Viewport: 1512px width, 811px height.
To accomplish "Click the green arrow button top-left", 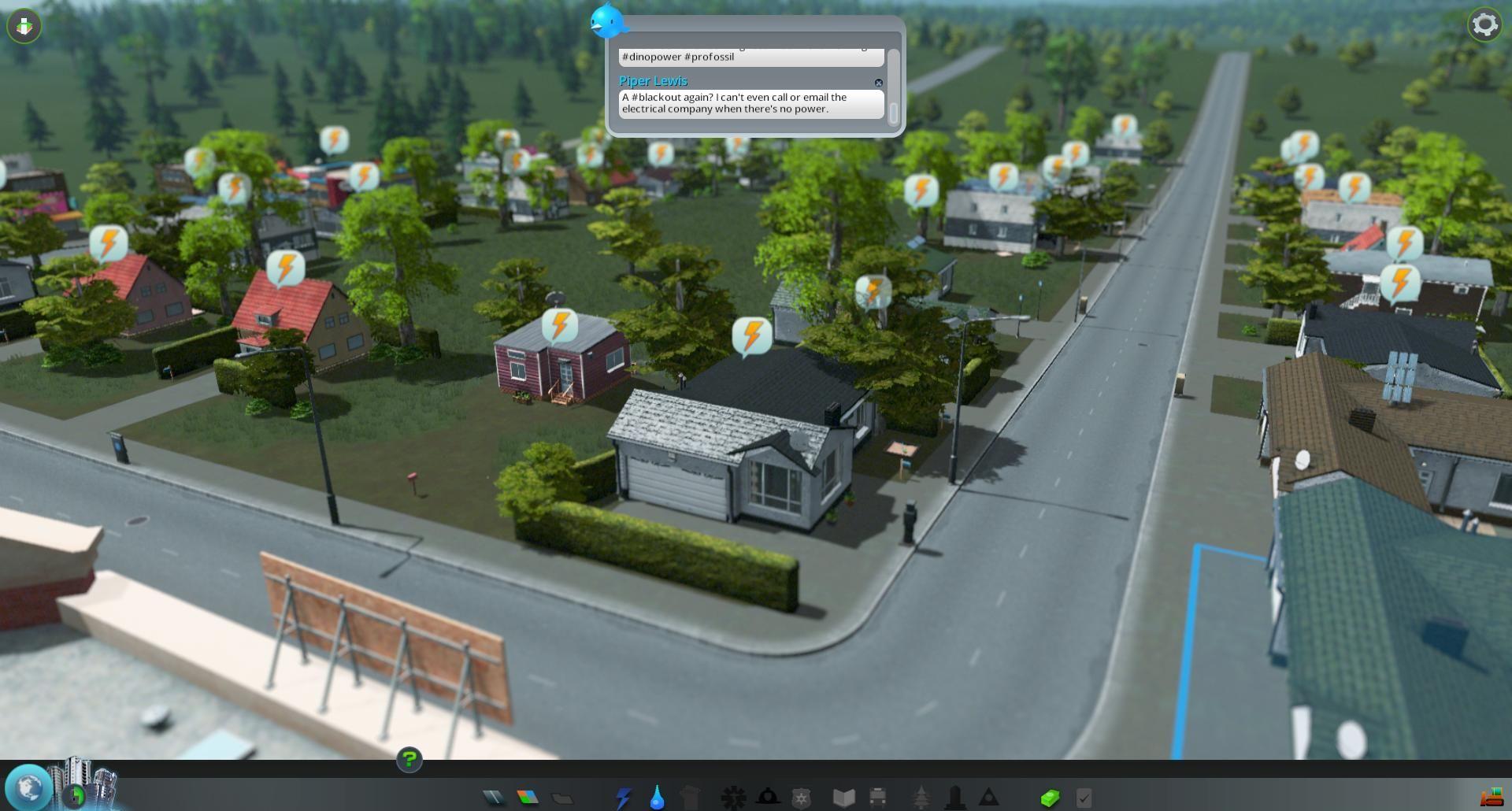I will coord(24,26).
